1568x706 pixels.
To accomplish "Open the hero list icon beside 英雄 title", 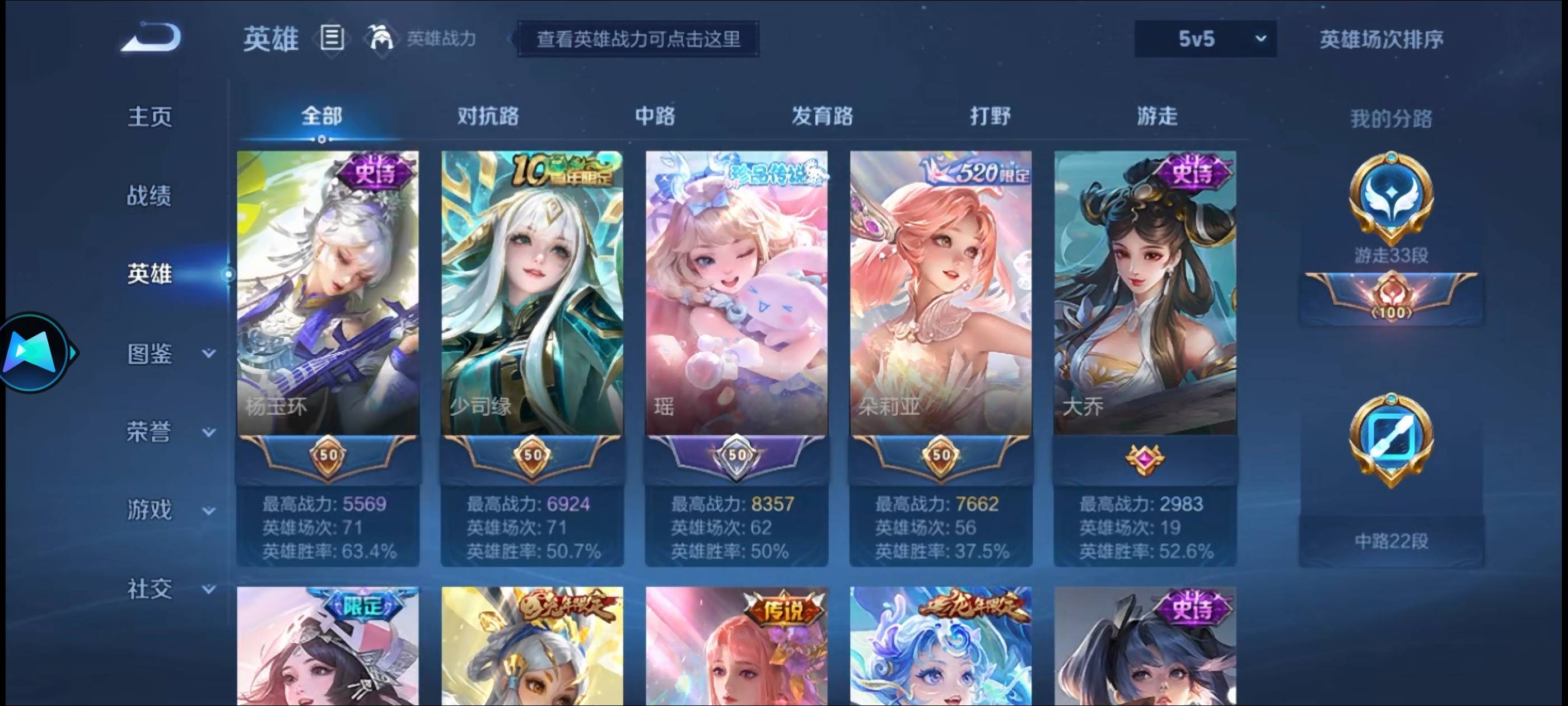I will click(332, 38).
